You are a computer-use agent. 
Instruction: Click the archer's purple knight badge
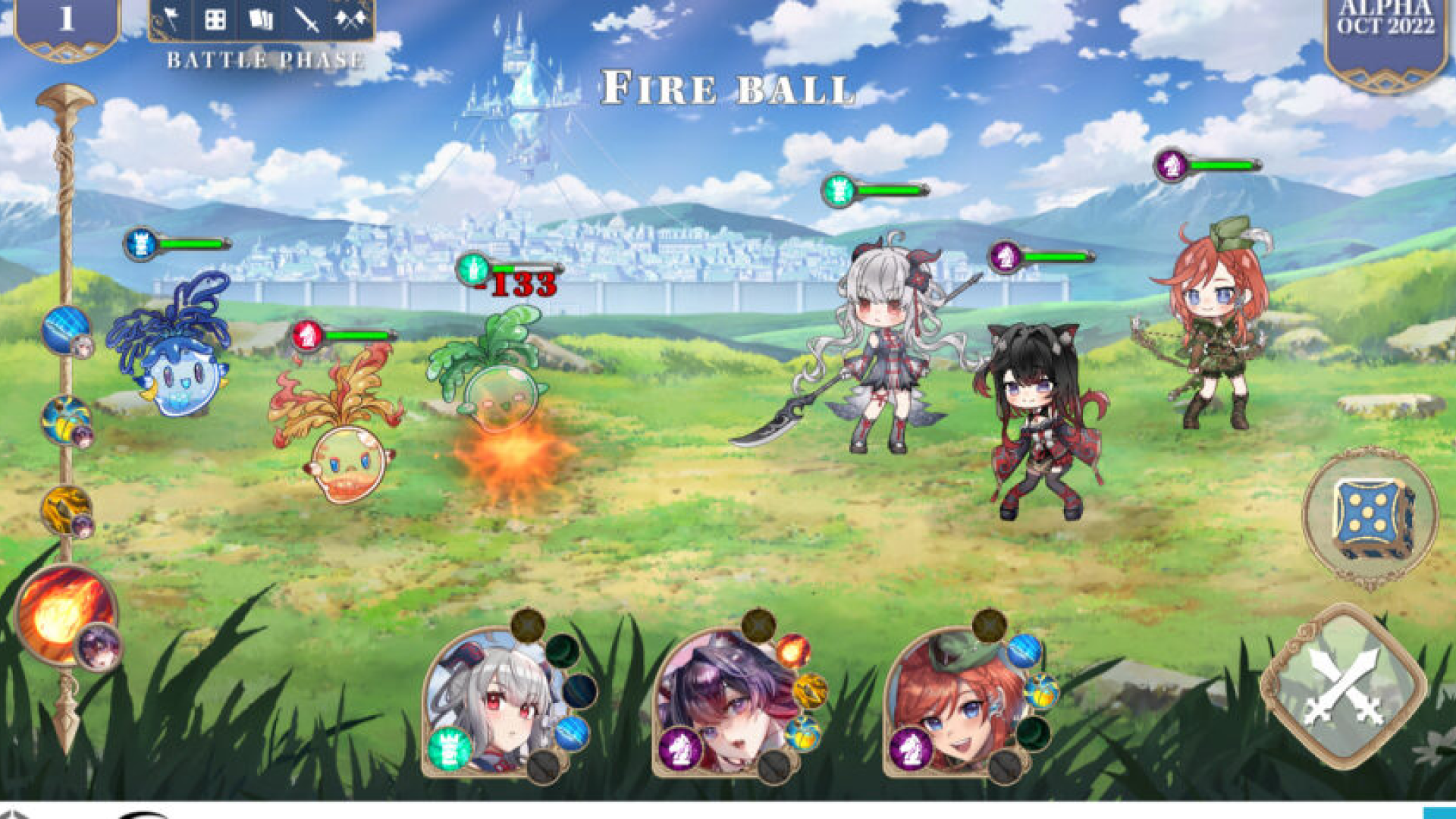click(x=910, y=748)
